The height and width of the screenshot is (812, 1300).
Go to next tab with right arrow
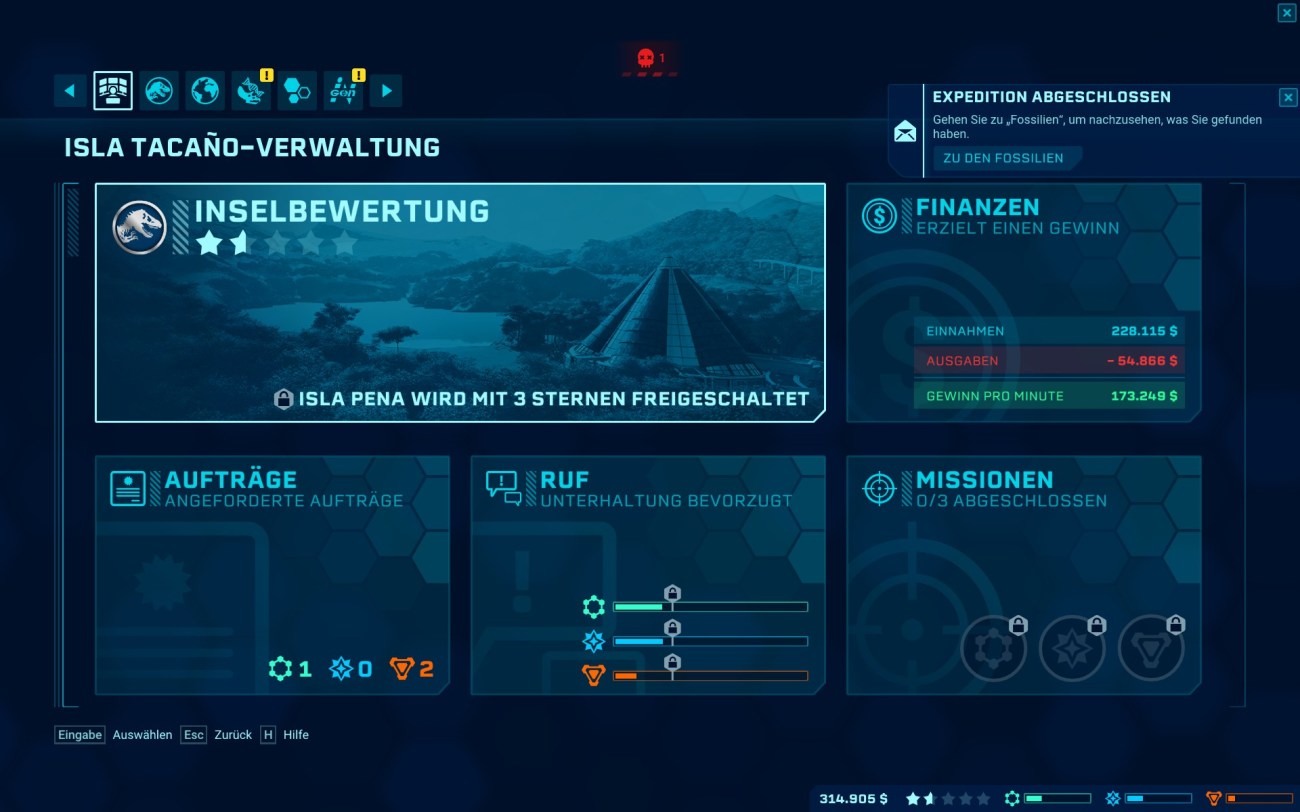tap(386, 91)
